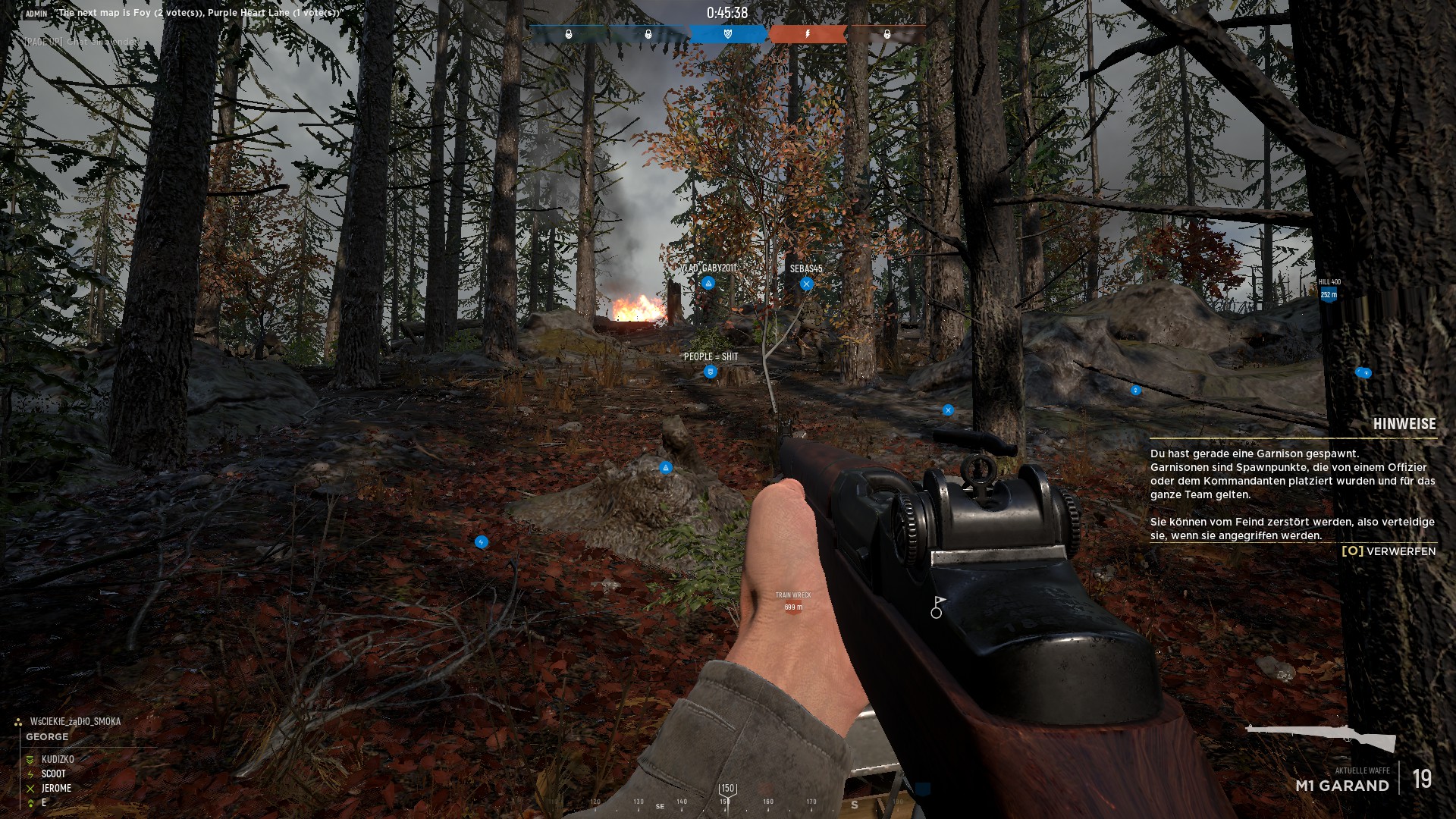Select squad member SCOOT in squad list
This screenshot has width=1456, height=819.
coord(53,773)
